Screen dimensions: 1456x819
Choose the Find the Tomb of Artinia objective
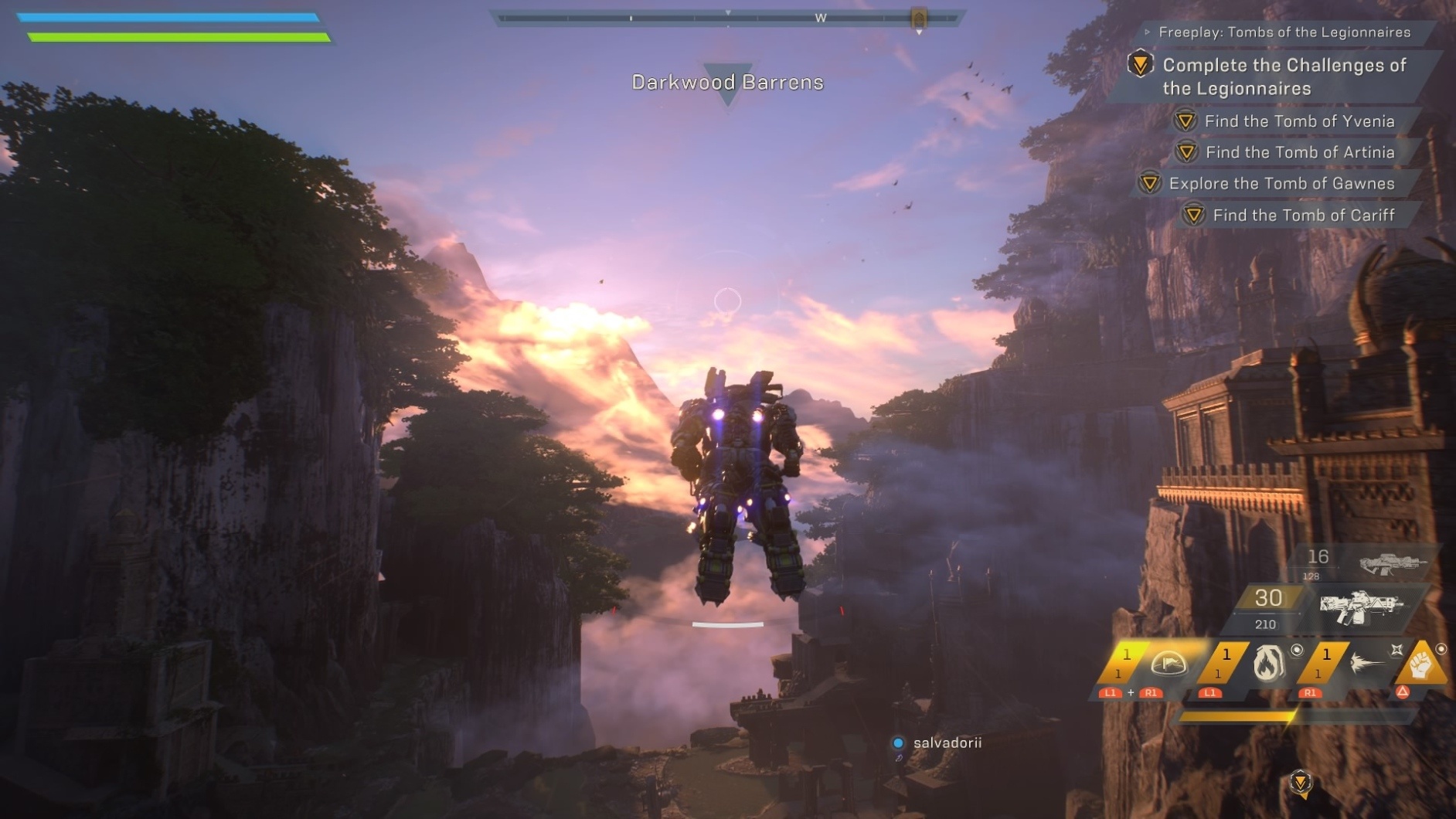click(x=1299, y=152)
